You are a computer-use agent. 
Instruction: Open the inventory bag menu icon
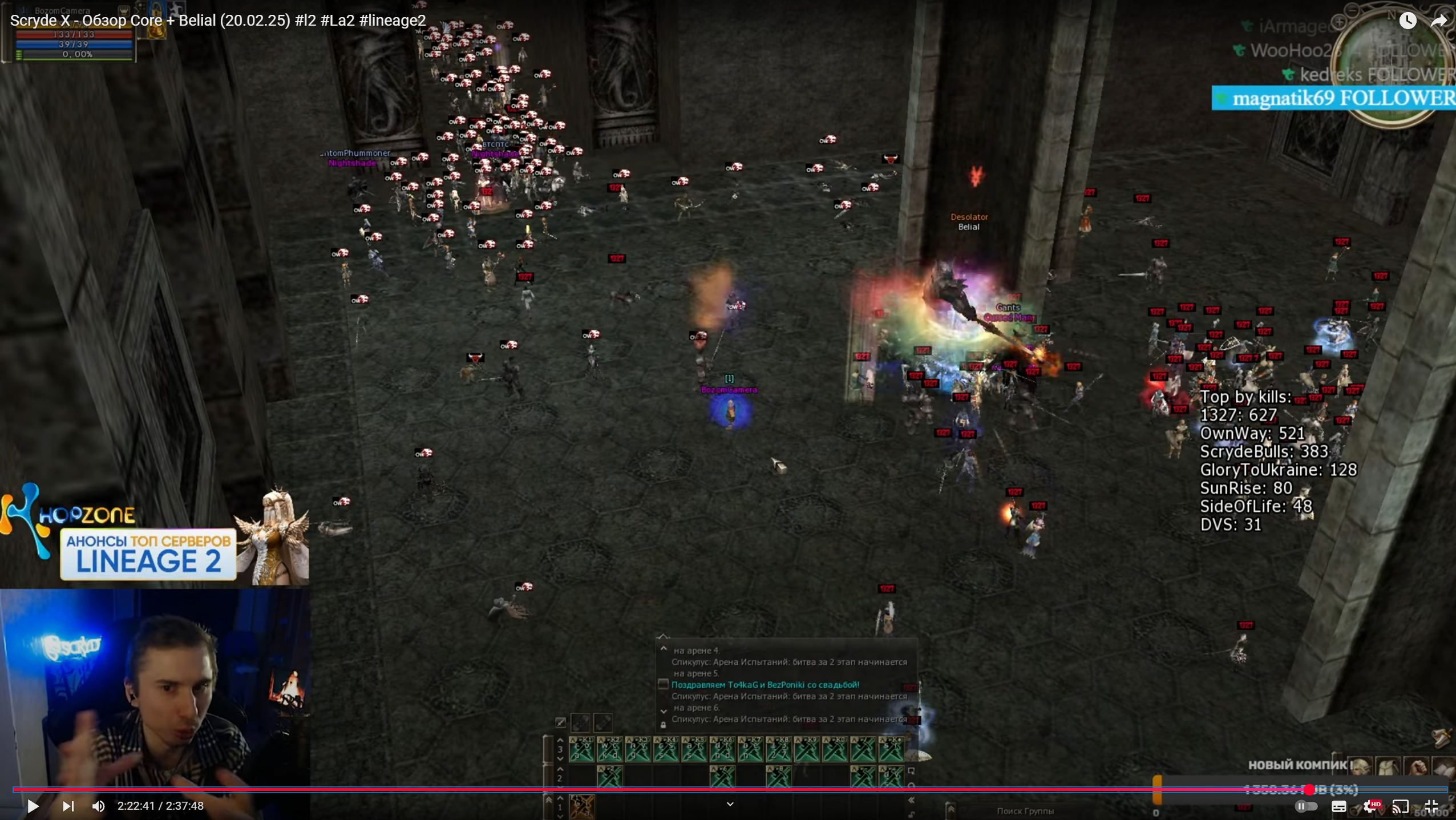(x=1388, y=767)
